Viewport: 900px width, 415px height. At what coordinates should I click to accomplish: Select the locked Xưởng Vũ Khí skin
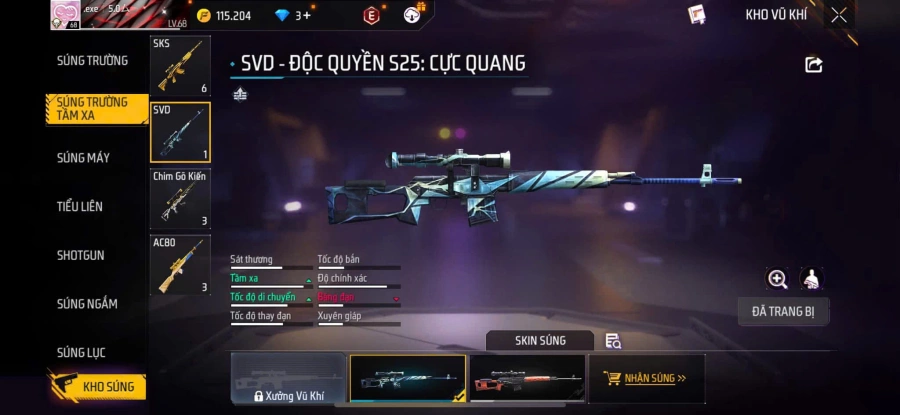click(289, 379)
